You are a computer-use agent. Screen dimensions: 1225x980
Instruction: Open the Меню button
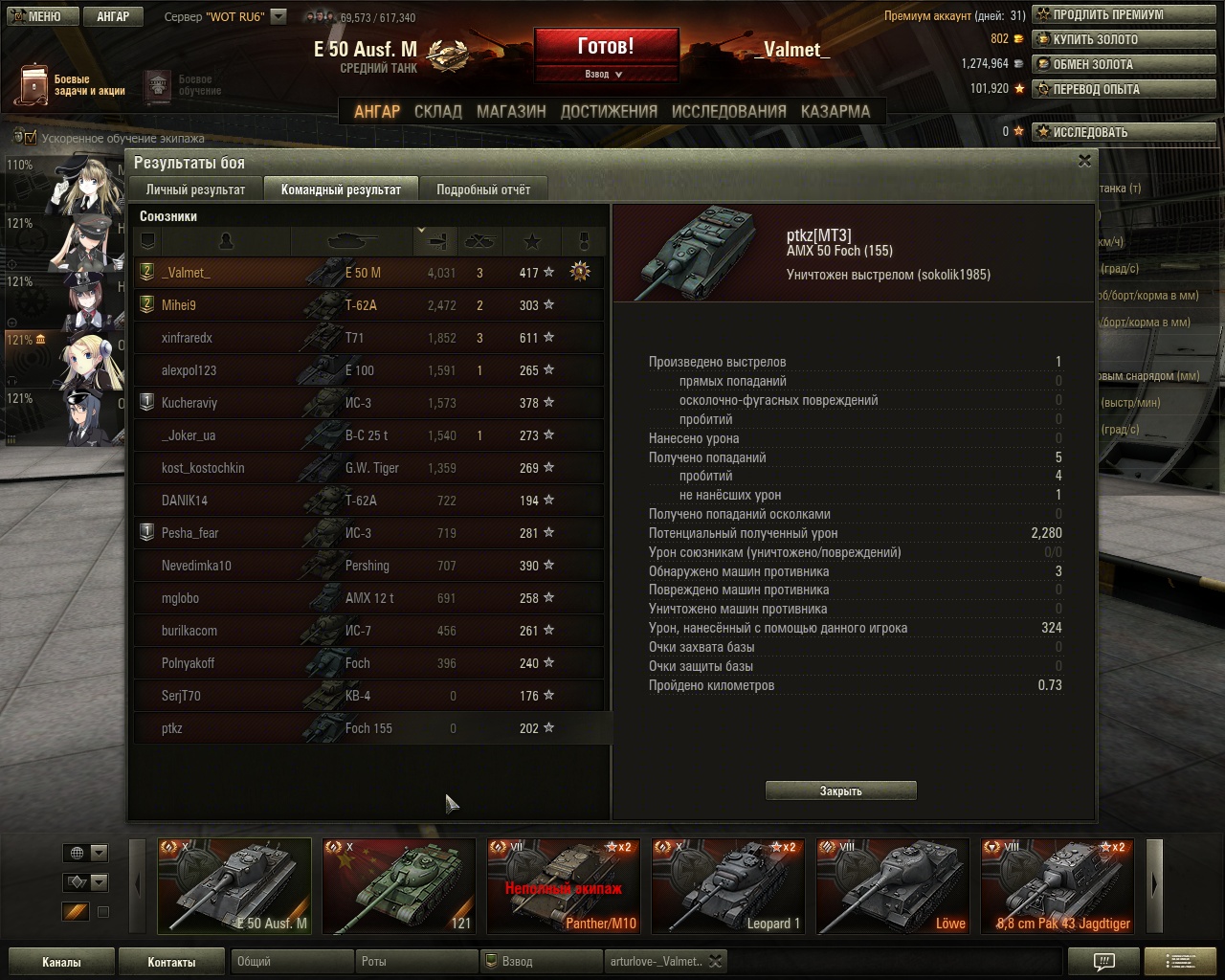coord(38,16)
